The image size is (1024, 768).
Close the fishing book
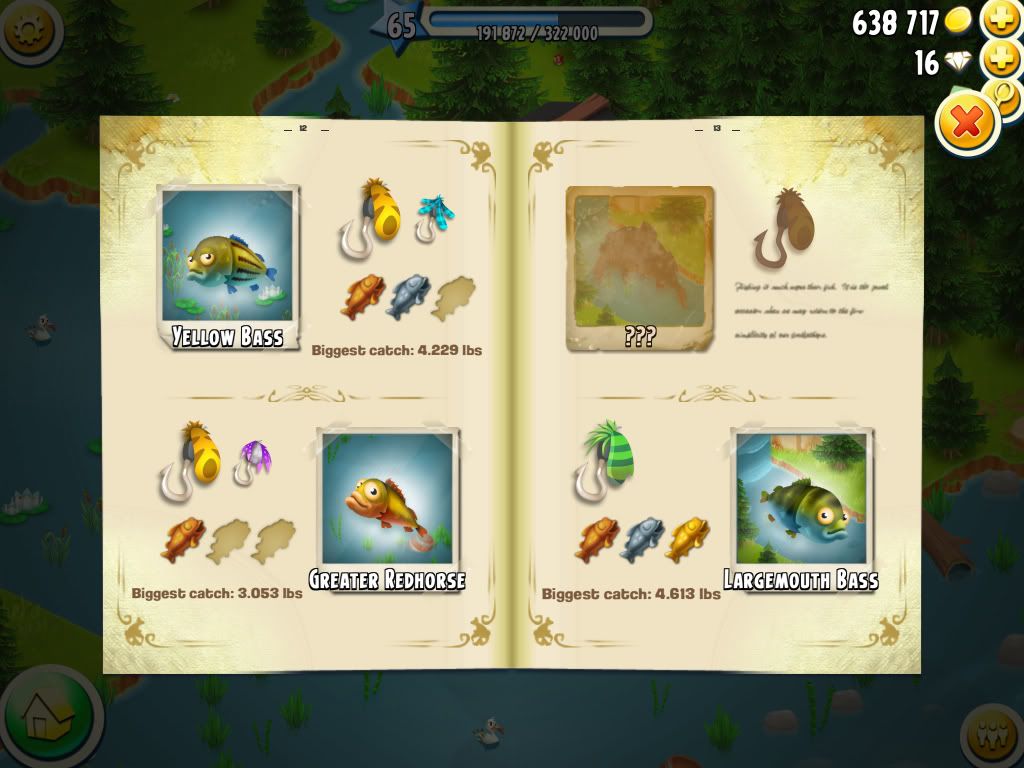coord(967,124)
